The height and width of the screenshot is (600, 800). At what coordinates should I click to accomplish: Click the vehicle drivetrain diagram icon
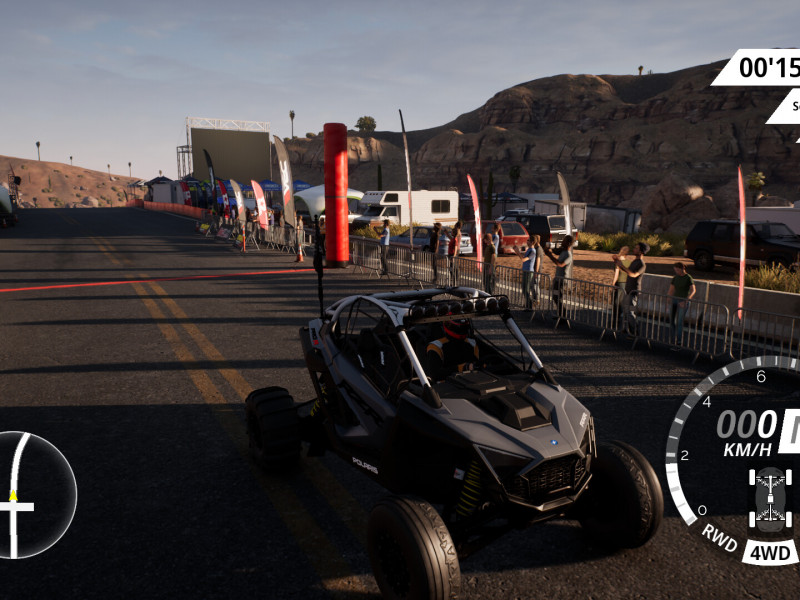(770, 498)
